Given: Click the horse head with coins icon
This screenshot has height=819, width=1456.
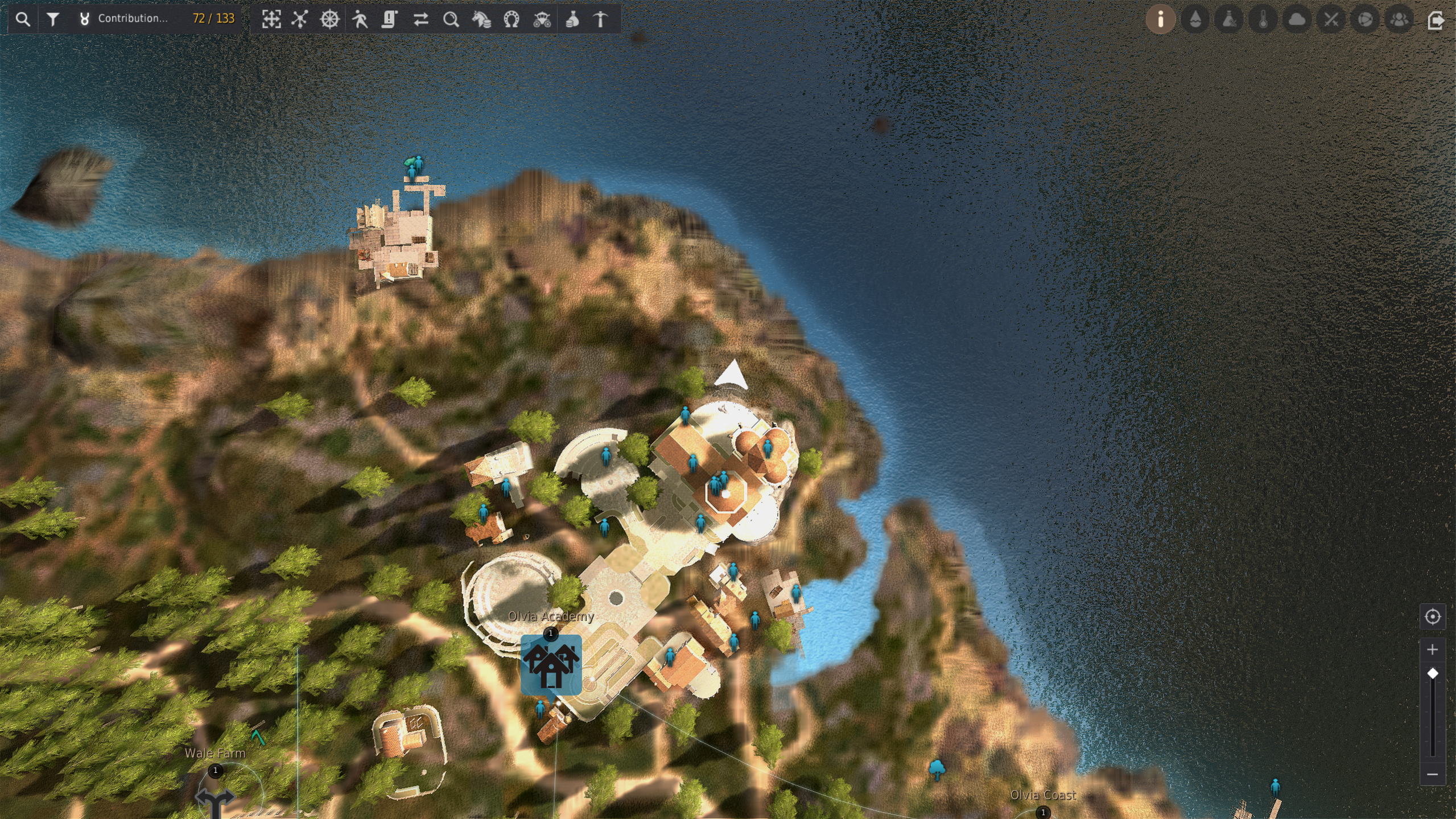Looking at the screenshot, I should tap(481, 19).
